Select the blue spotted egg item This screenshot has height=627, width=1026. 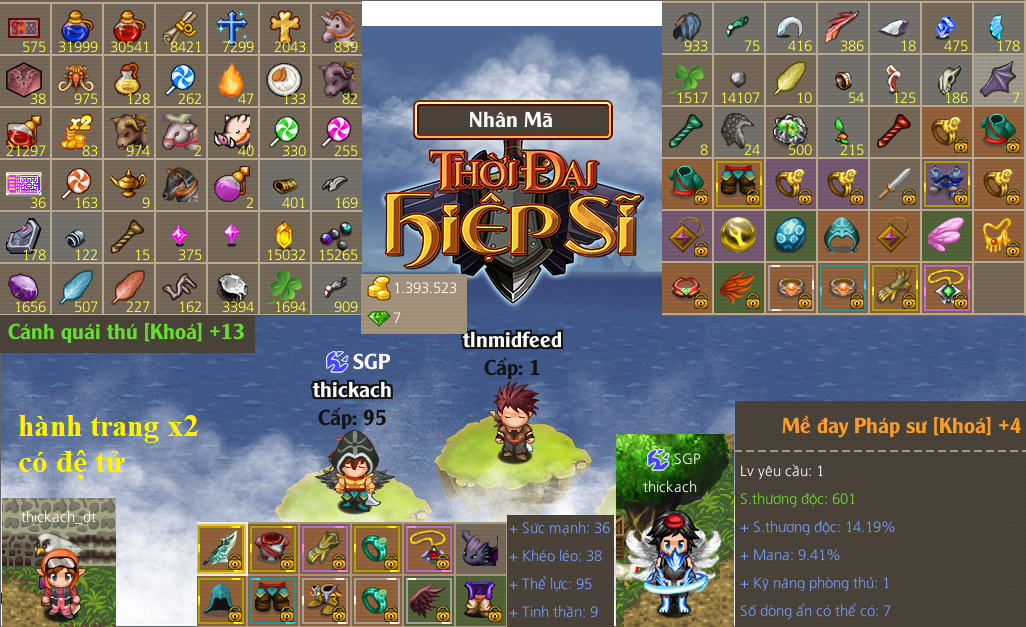790,236
